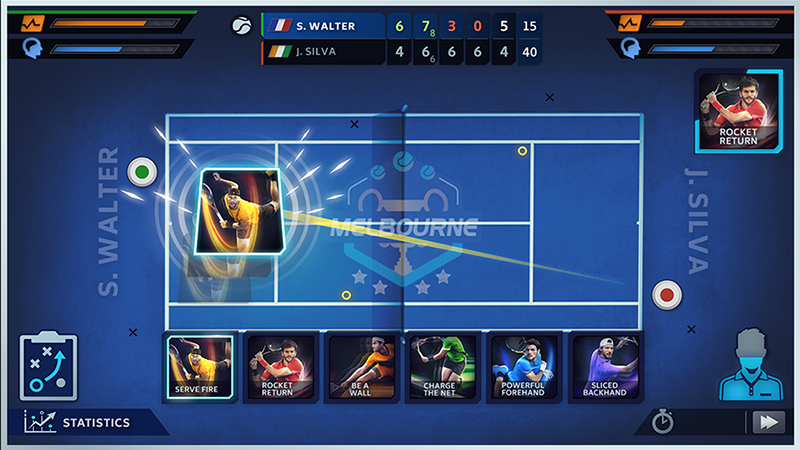Select the red player marker for J. Silva
Image resolution: width=800 pixels, height=450 pixels.
[x=666, y=295]
